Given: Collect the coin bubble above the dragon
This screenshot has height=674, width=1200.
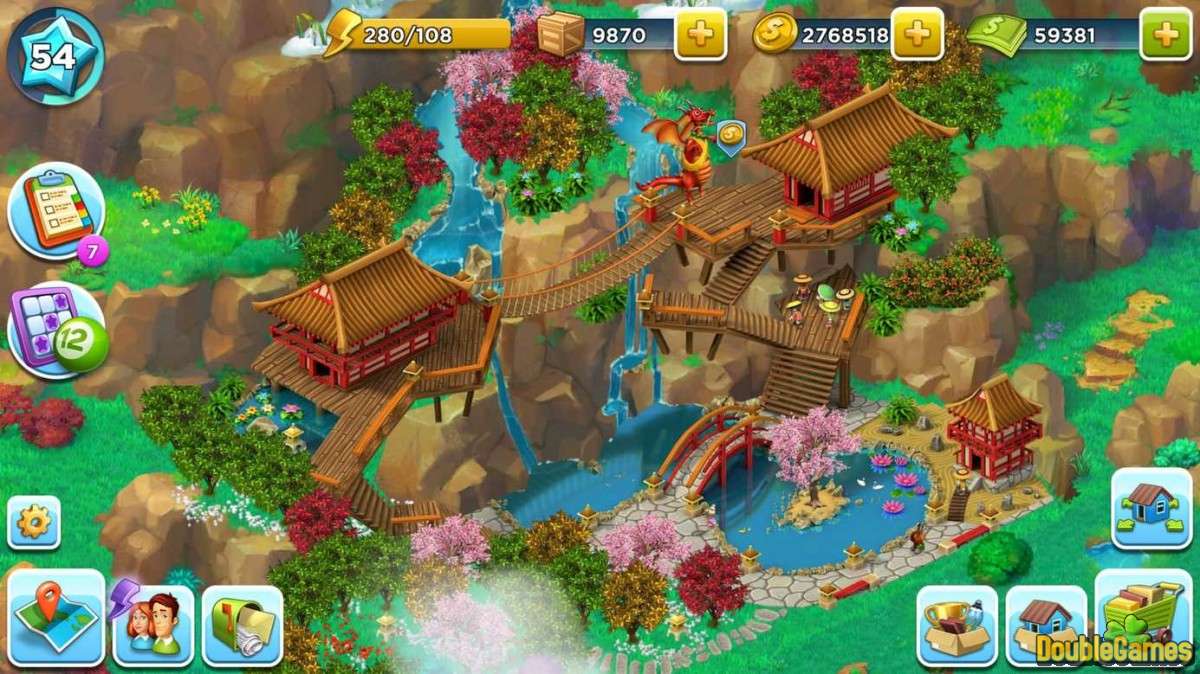Looking at the screenshot, I should [x=729, y=137].
